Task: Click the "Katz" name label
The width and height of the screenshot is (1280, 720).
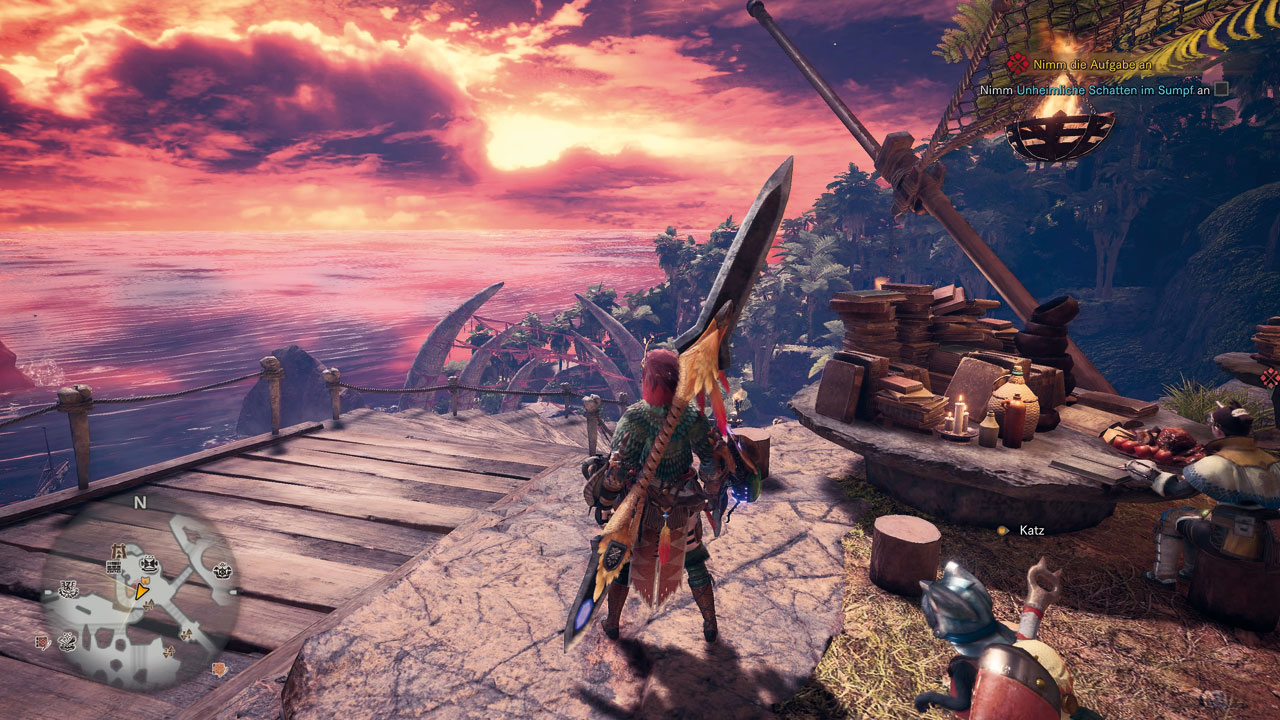Action: click(x=1031, y=530)
